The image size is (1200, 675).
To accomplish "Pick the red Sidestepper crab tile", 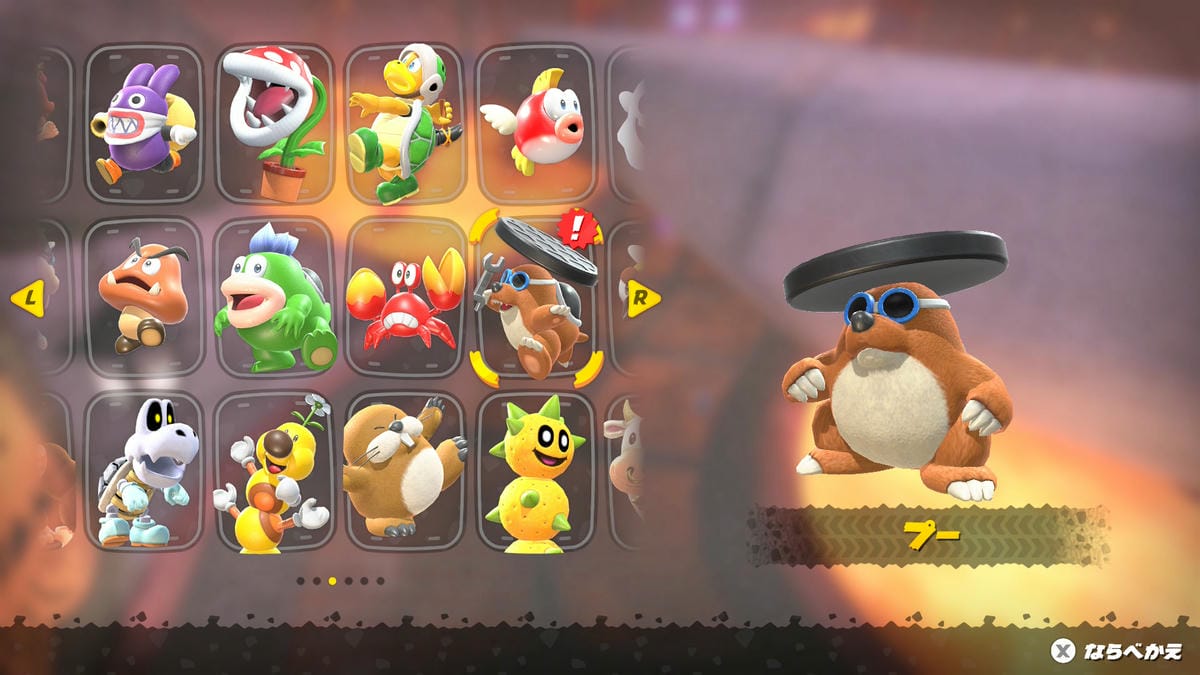I will 404,297.
